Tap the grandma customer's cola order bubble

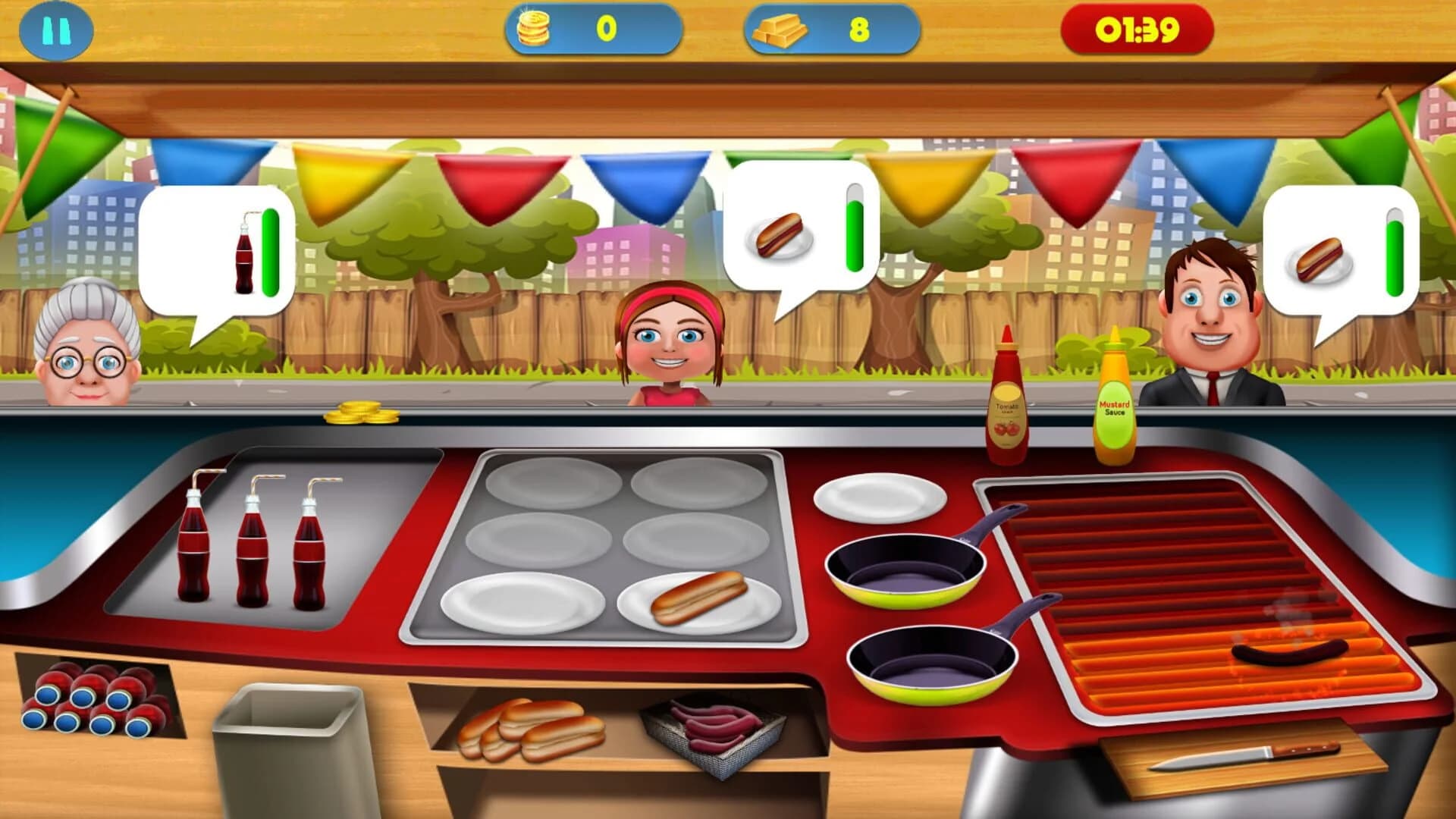pyautogui.click(x=215, y=250)
